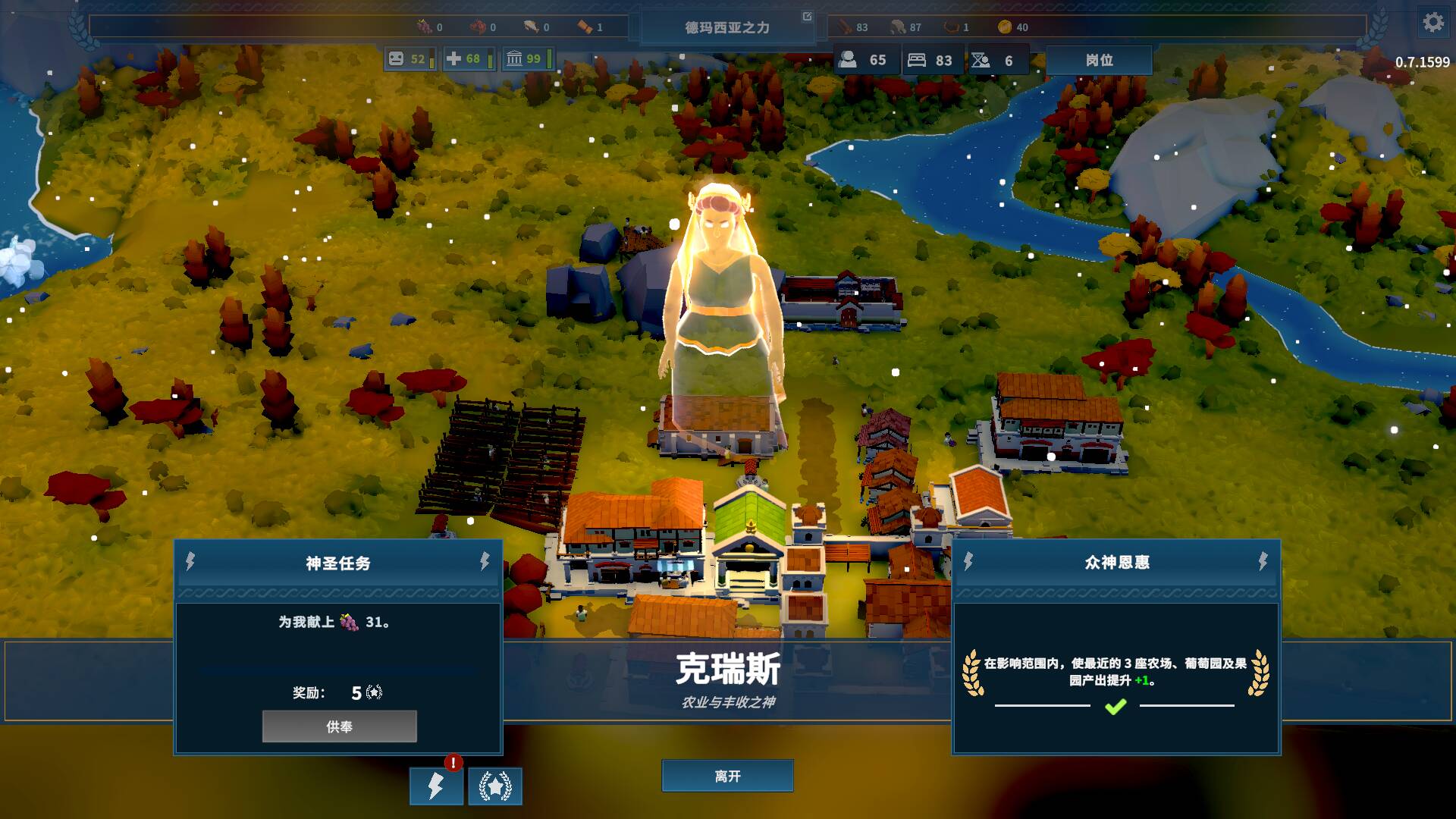The height and width of the screenshot is (819, 1456).
Task: Select the lightning bolt divine quest tab
Action: tap(436, 786)
